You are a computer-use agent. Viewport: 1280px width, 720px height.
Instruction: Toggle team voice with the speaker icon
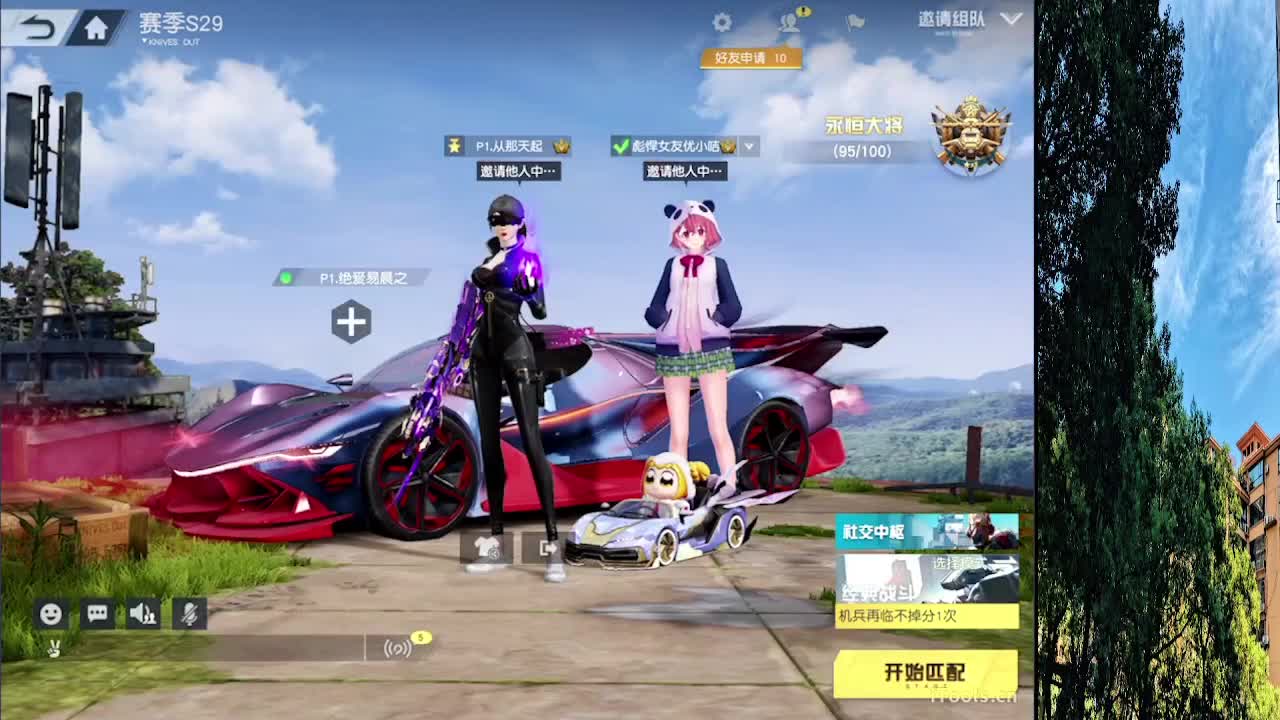(143, 613)
